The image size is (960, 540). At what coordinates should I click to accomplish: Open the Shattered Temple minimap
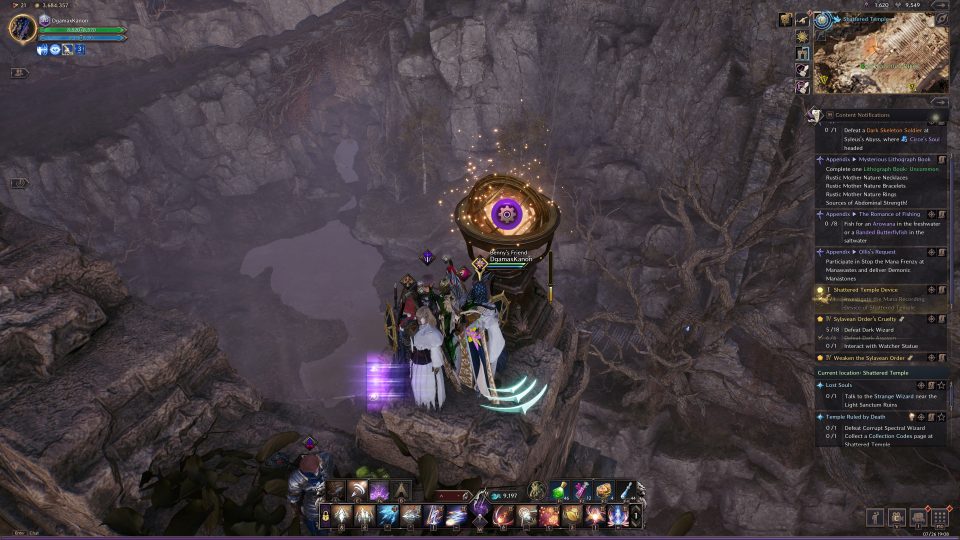pos(881,57)
